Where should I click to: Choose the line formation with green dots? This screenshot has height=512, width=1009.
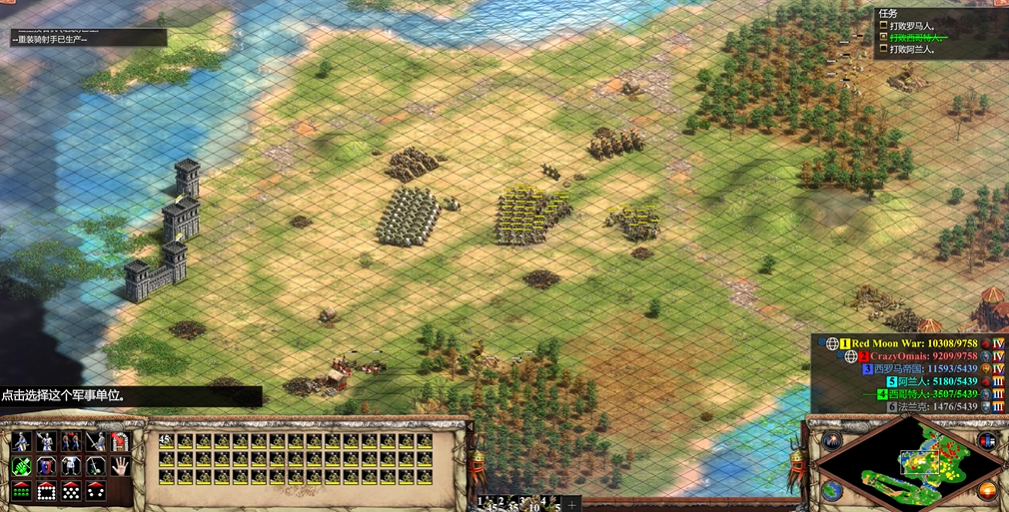[21, 491]
